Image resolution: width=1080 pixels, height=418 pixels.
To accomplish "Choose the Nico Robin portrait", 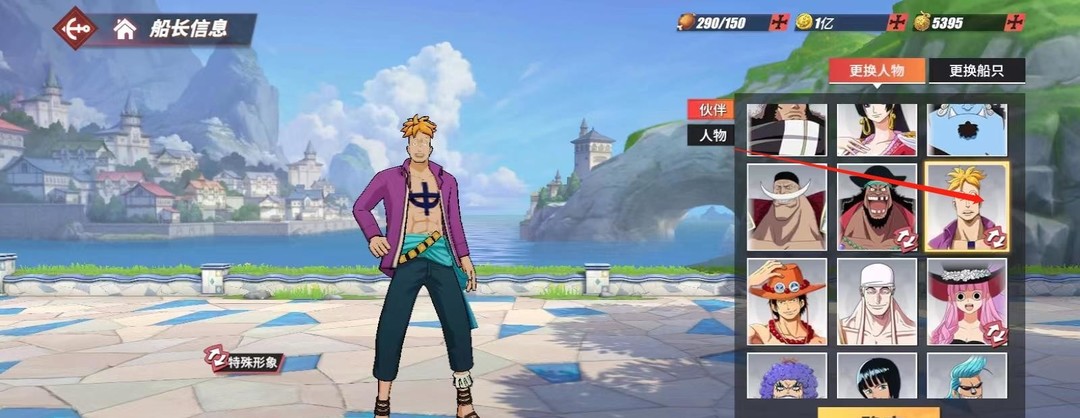I will (877, 376).
